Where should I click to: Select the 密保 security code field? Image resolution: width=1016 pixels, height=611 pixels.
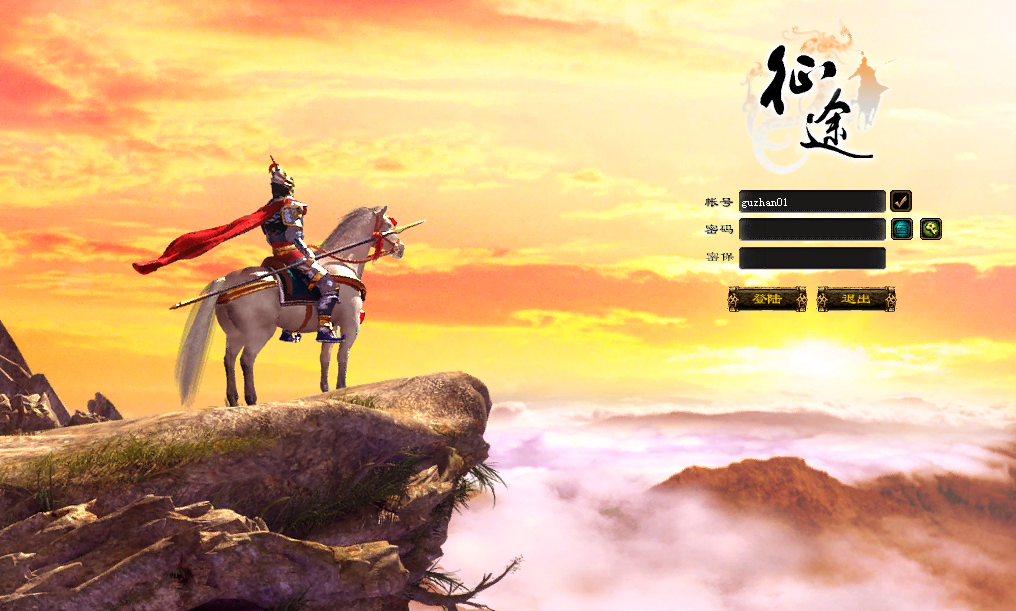(812, 258)
